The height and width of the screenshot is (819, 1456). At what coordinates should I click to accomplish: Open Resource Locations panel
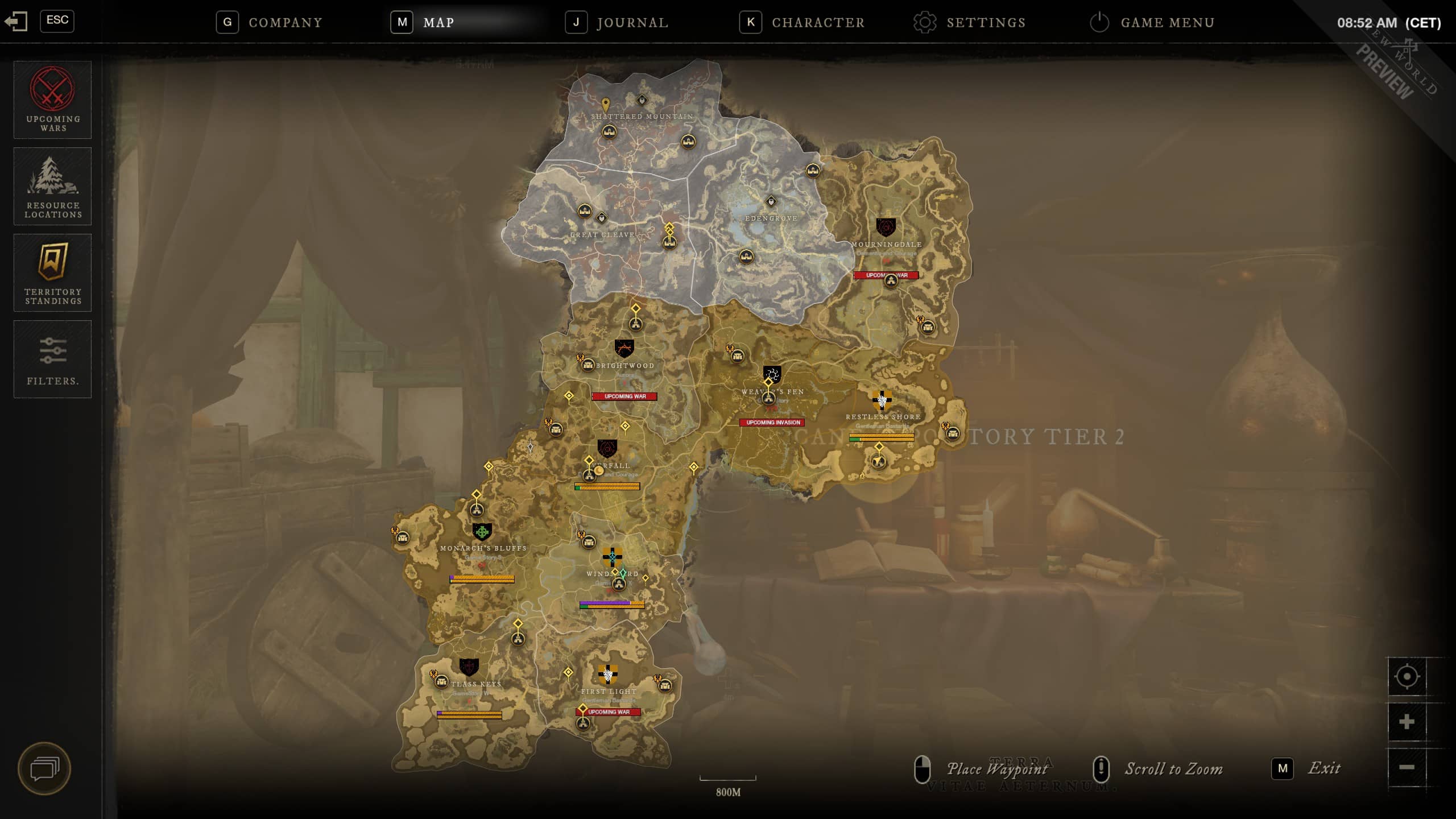52,186
